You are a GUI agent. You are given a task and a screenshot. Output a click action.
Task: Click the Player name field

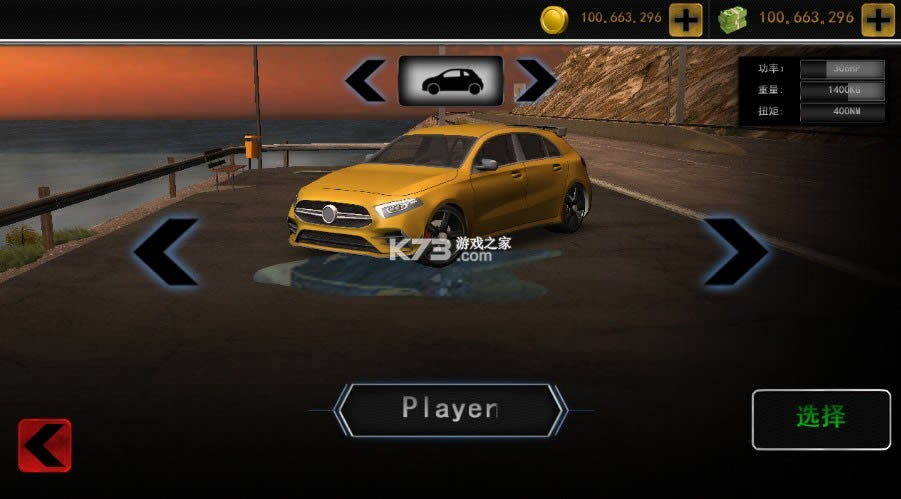450,408
